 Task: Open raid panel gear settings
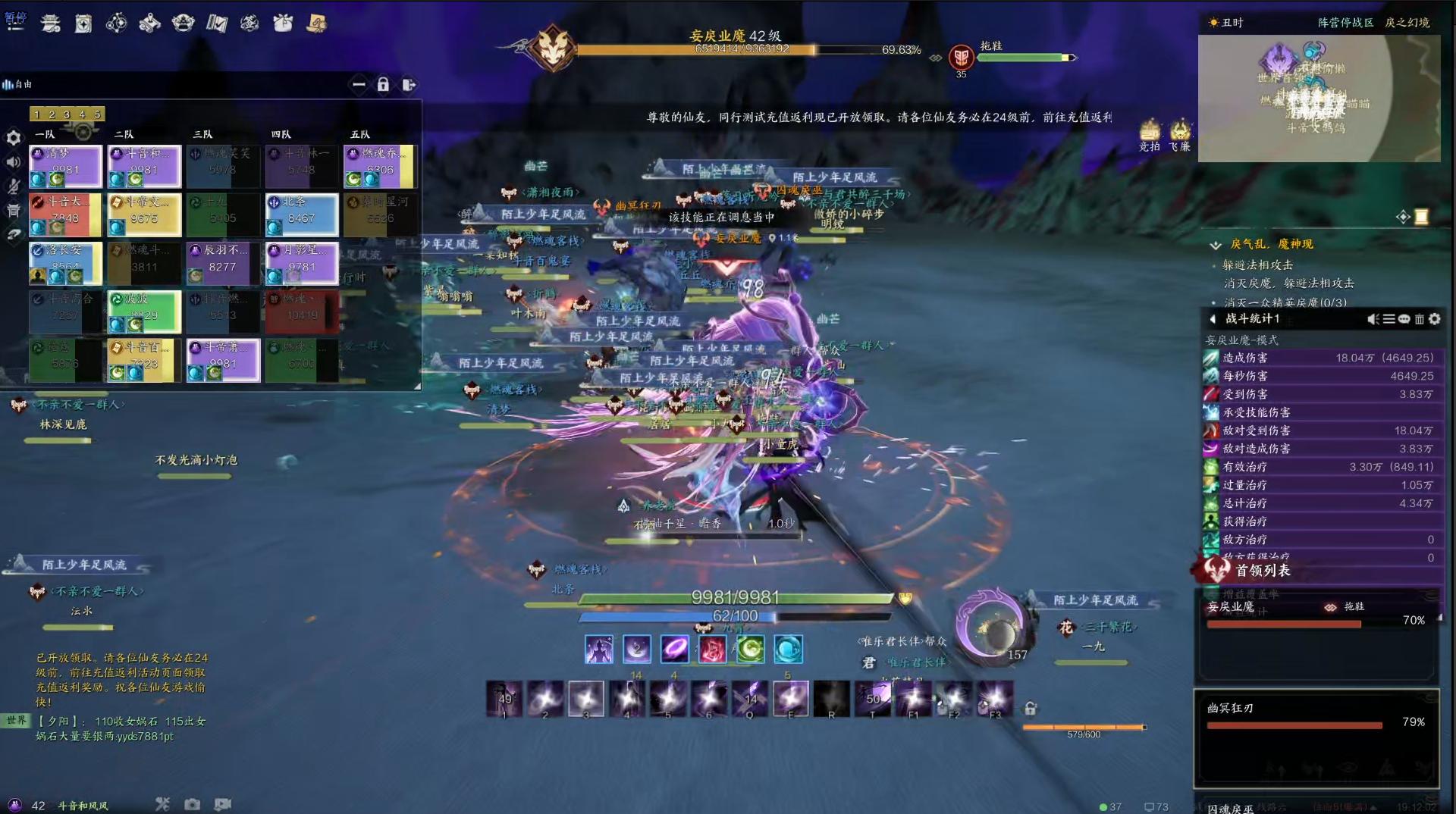pos(14,137)
